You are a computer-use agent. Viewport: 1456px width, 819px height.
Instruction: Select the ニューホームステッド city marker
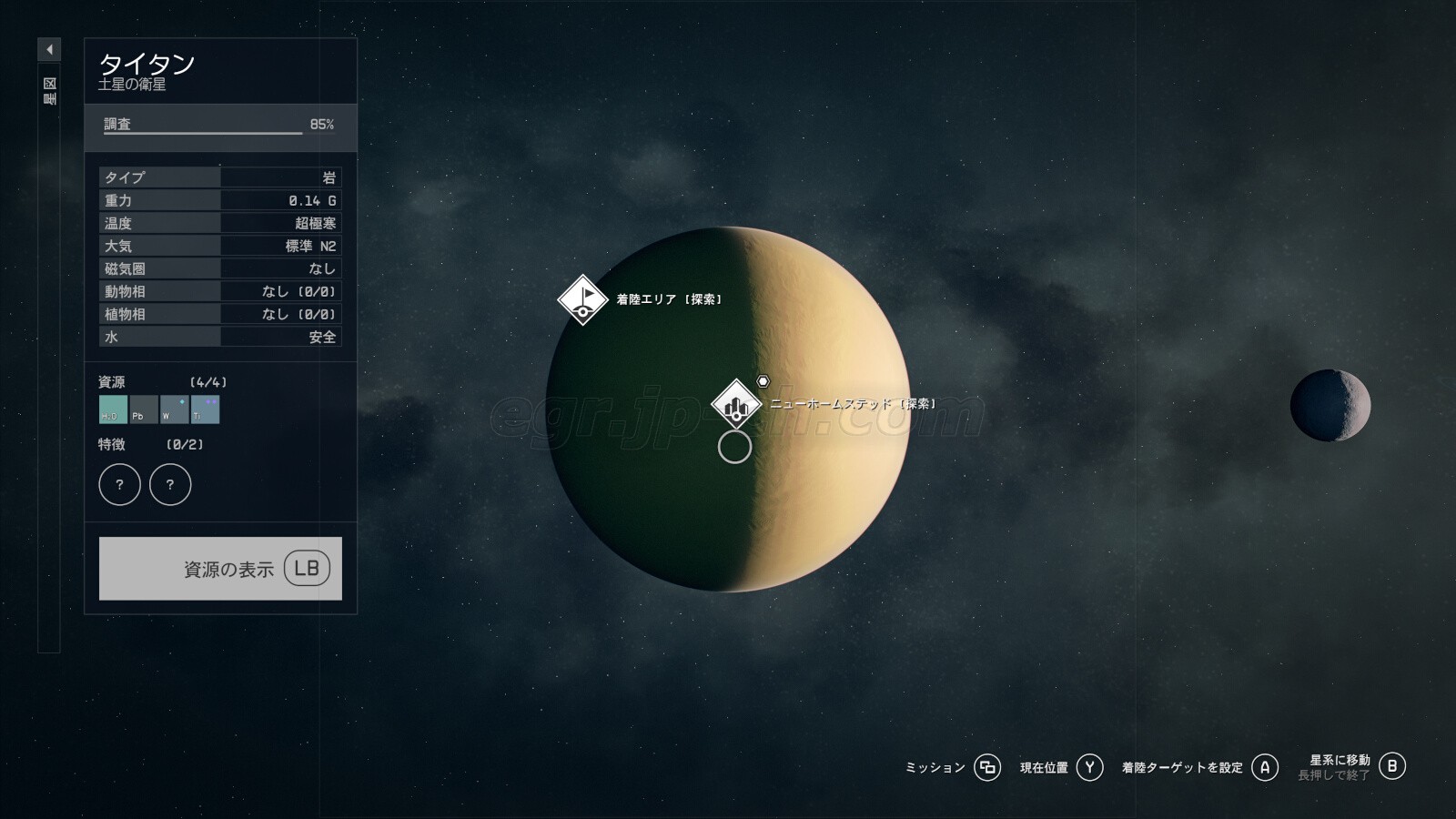tap(736, 404)
